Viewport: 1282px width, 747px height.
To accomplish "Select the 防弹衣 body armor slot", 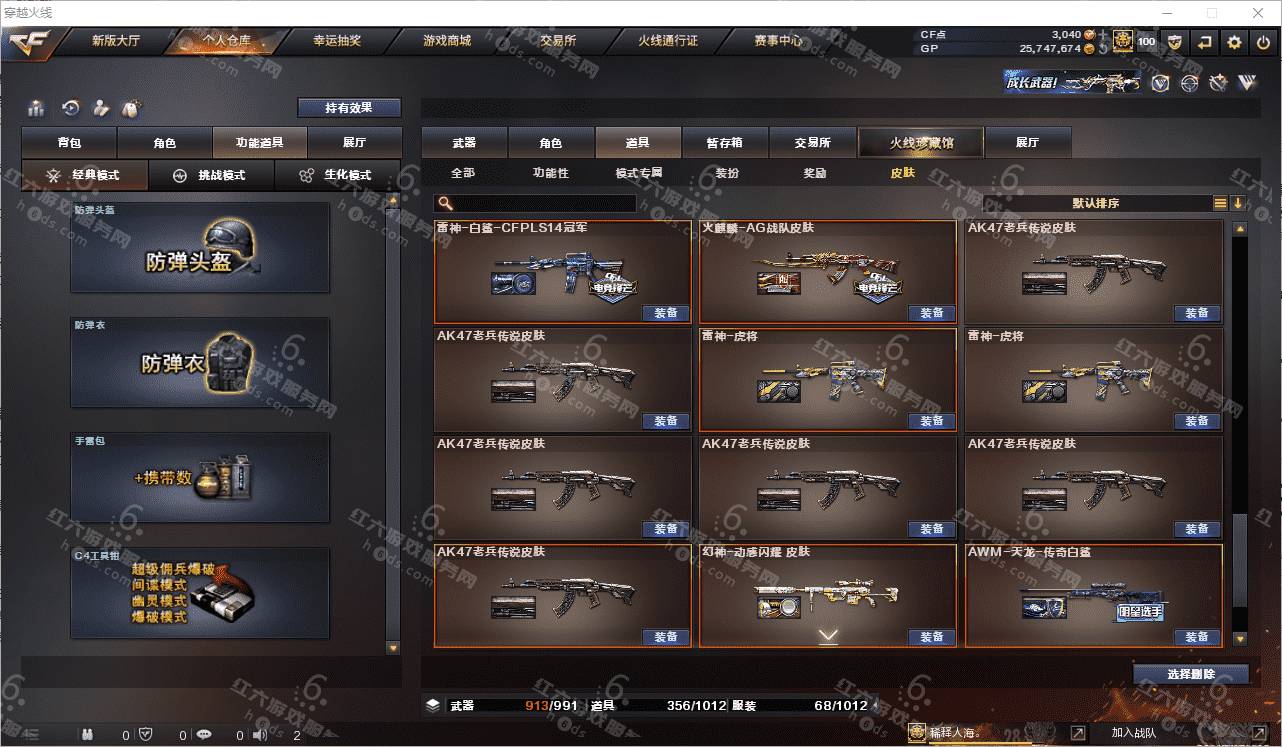I will [x=200, y=362].
